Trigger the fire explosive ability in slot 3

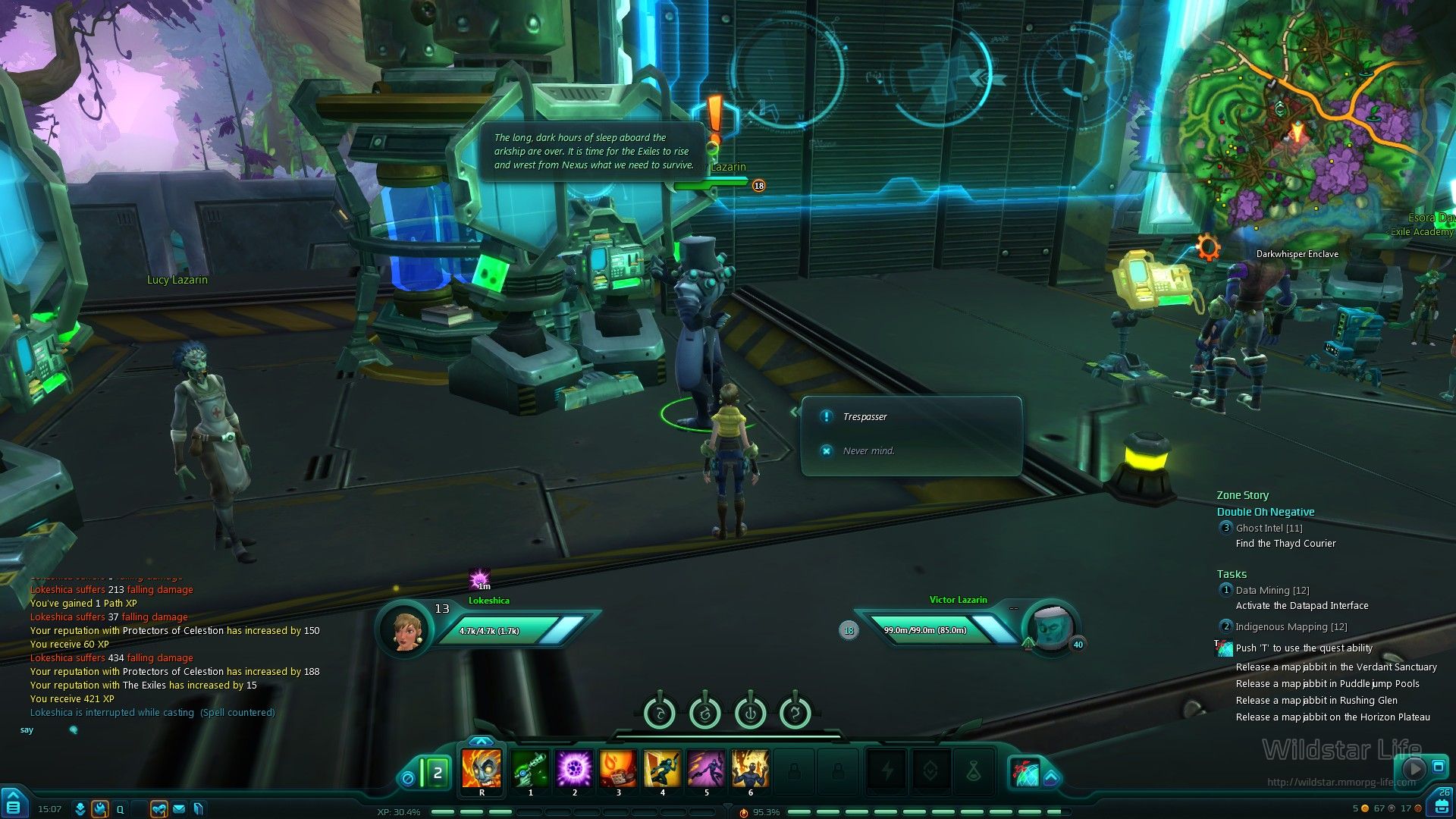coord(619,769)
